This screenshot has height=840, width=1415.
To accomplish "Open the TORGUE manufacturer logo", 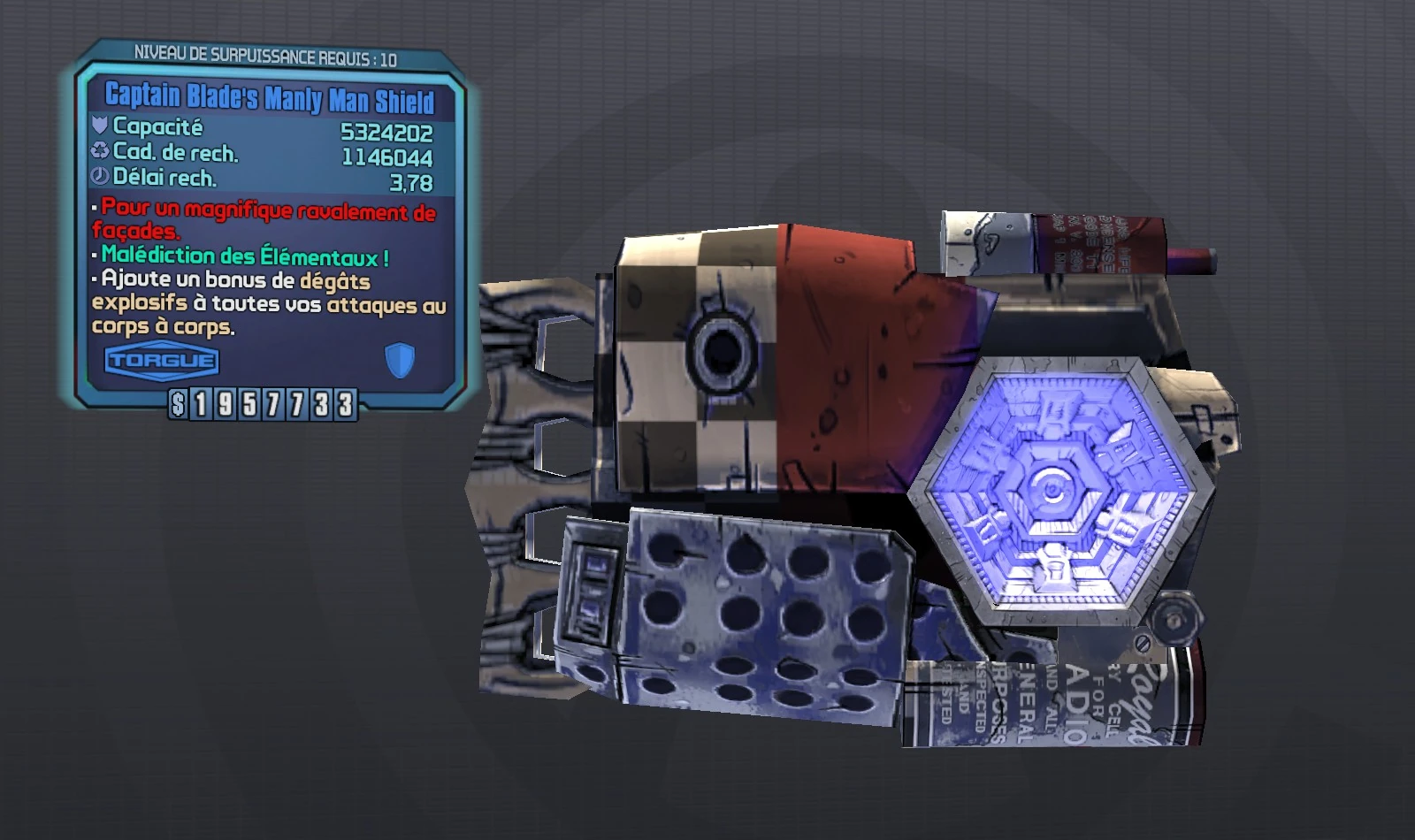I will click(x=161, y=360).
